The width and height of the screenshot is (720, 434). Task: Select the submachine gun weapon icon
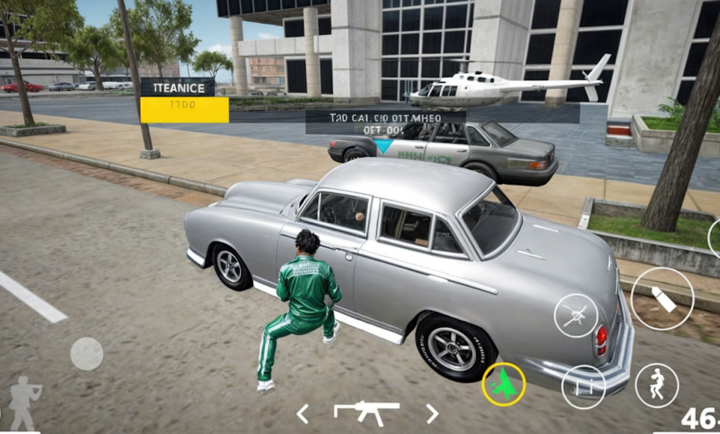click(366, 412)
